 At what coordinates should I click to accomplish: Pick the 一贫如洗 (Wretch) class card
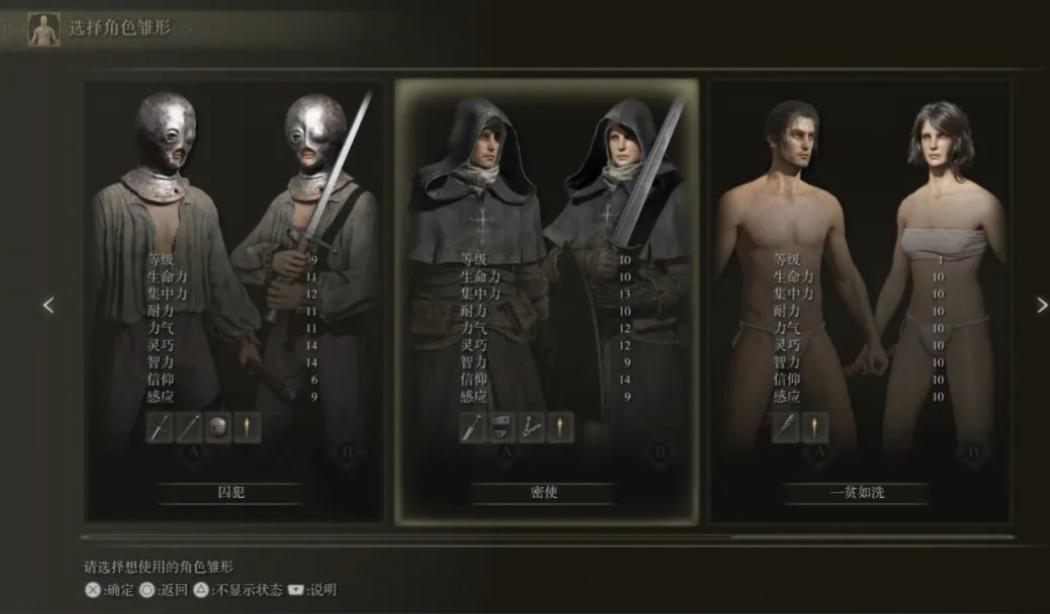click(x=858, y=300)
